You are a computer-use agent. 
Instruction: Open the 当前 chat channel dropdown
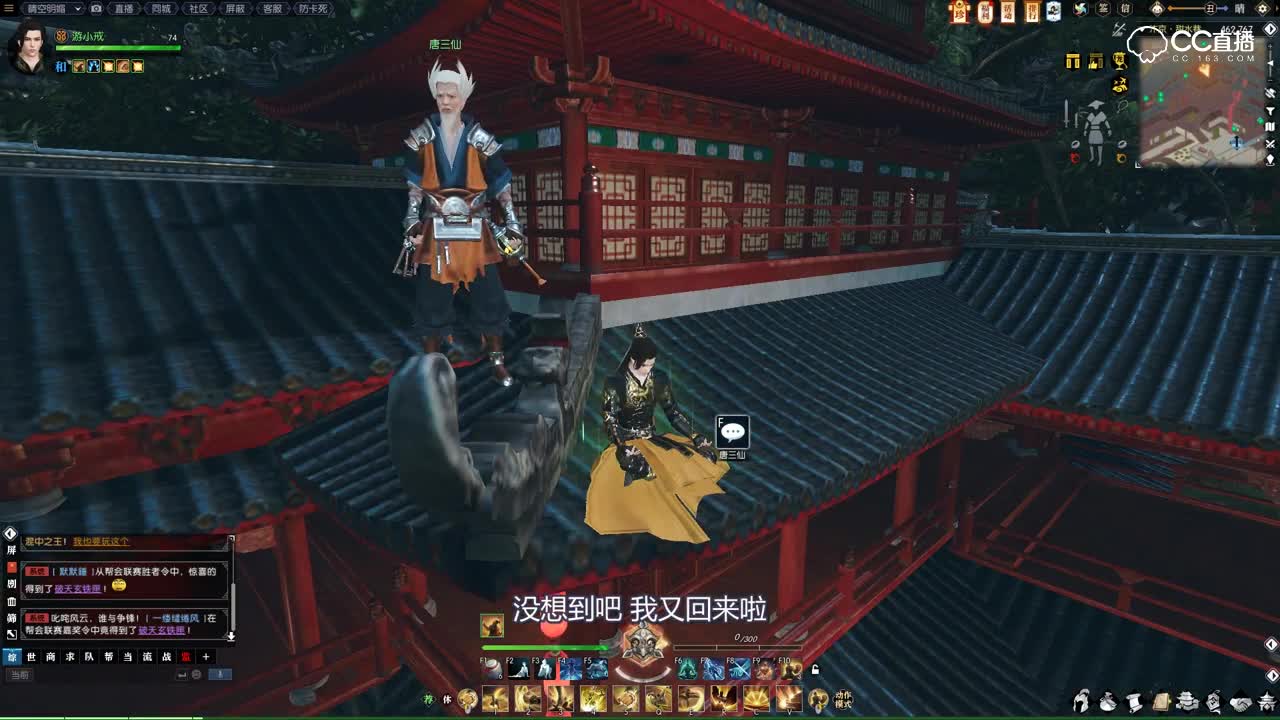coord(21,674)
